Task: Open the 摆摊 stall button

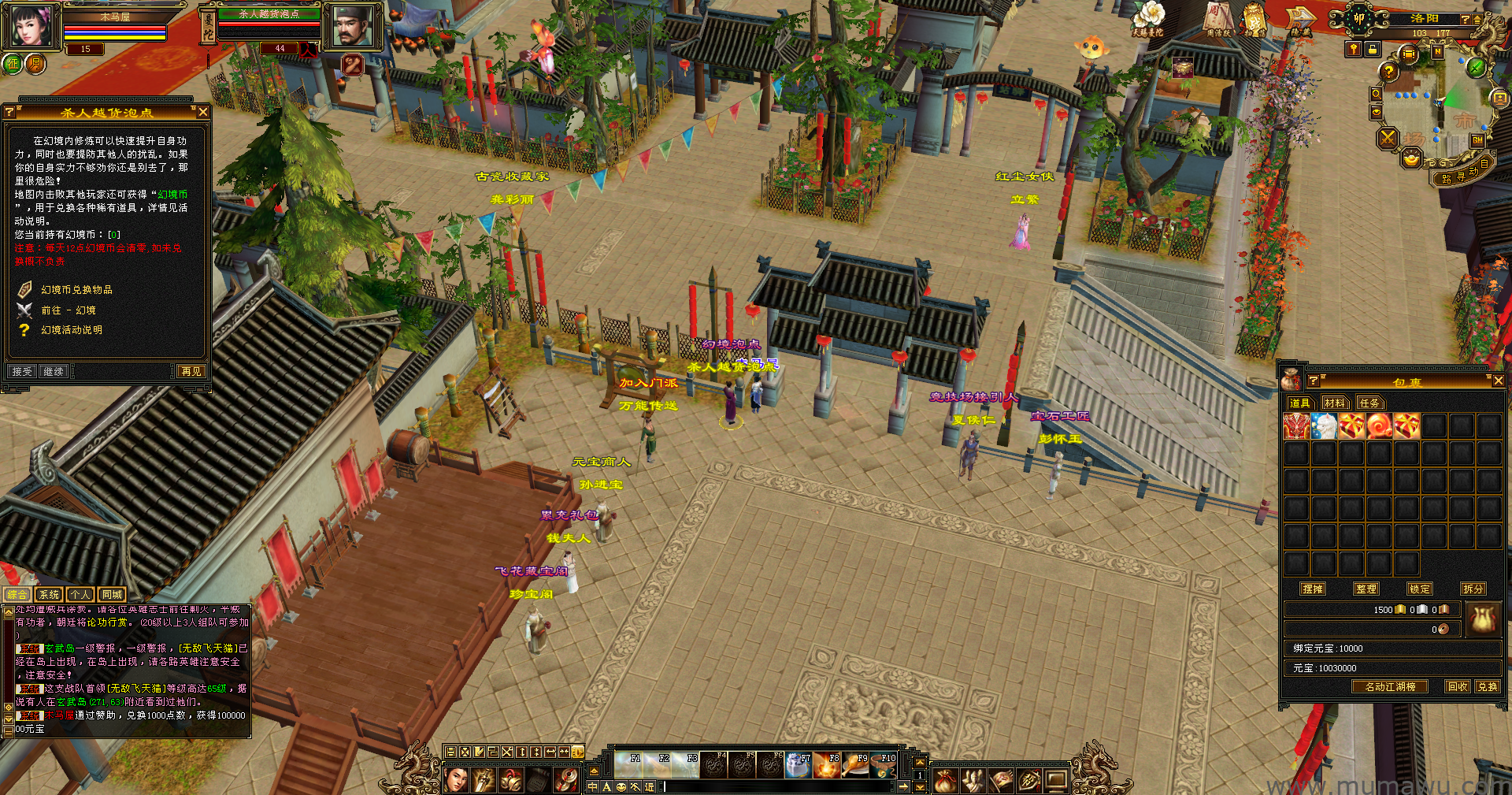Action: 1313,589
